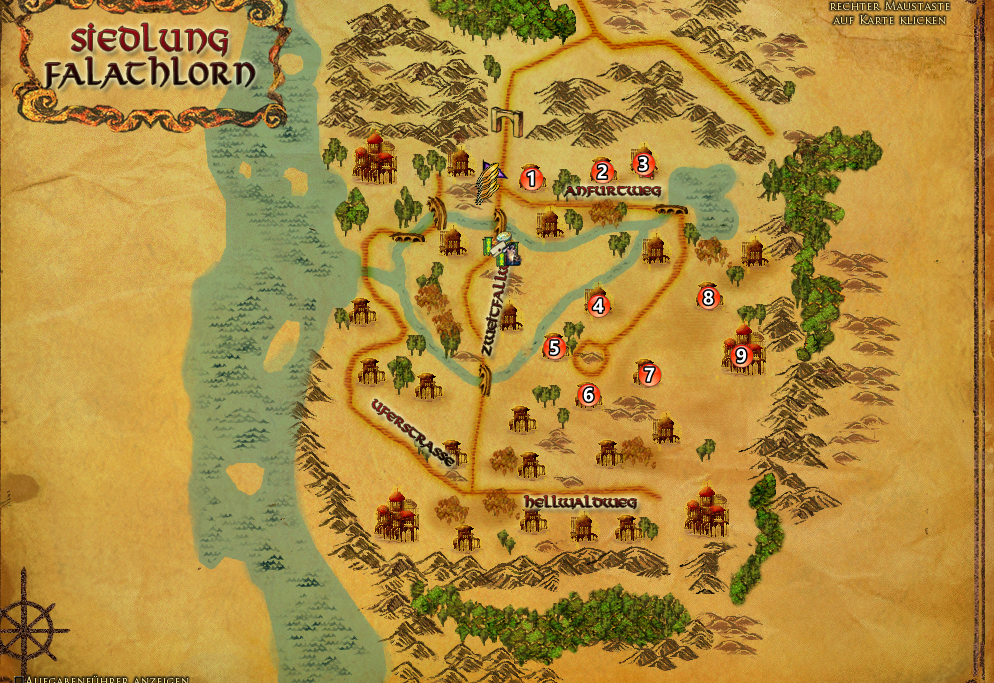Select map marker number 1

point(531,179)
